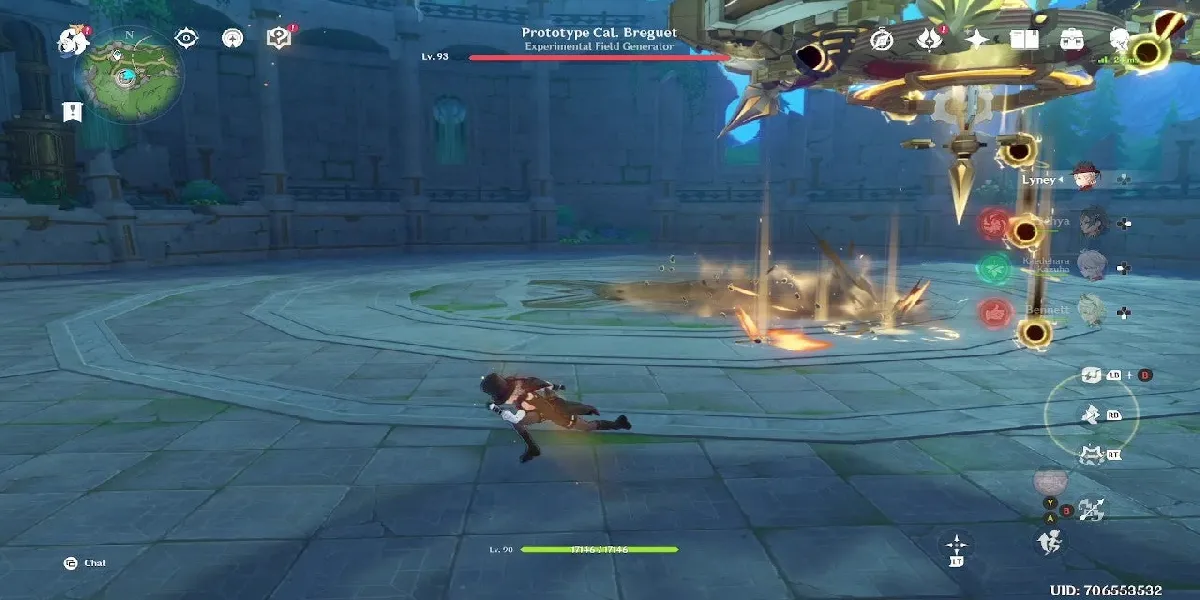Open the compass events icon
The image size is (1200, 600).
coord(881,39)
